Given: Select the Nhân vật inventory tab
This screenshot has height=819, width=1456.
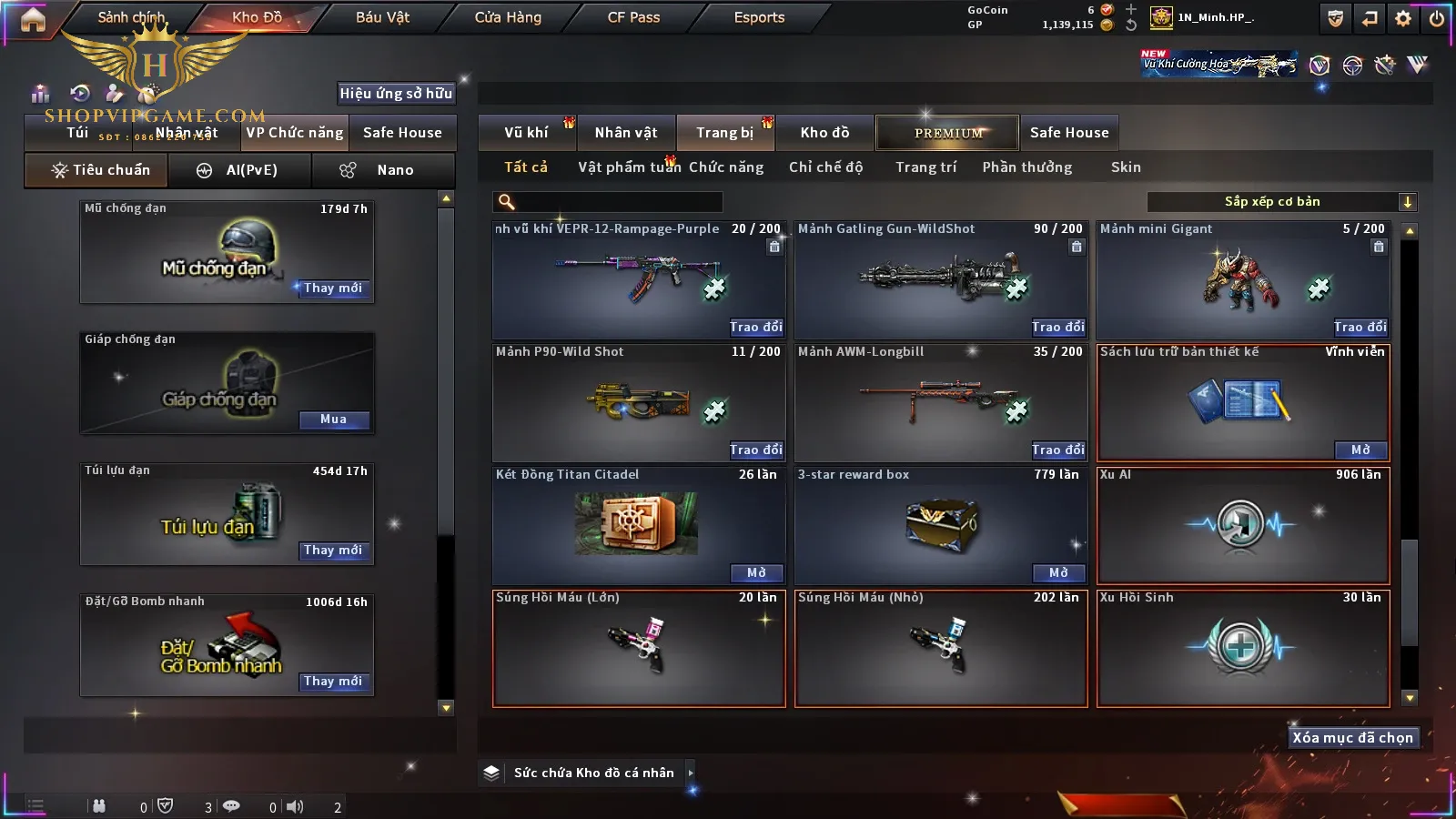Looking at the screenshot, I should click(x=626, y=133).
